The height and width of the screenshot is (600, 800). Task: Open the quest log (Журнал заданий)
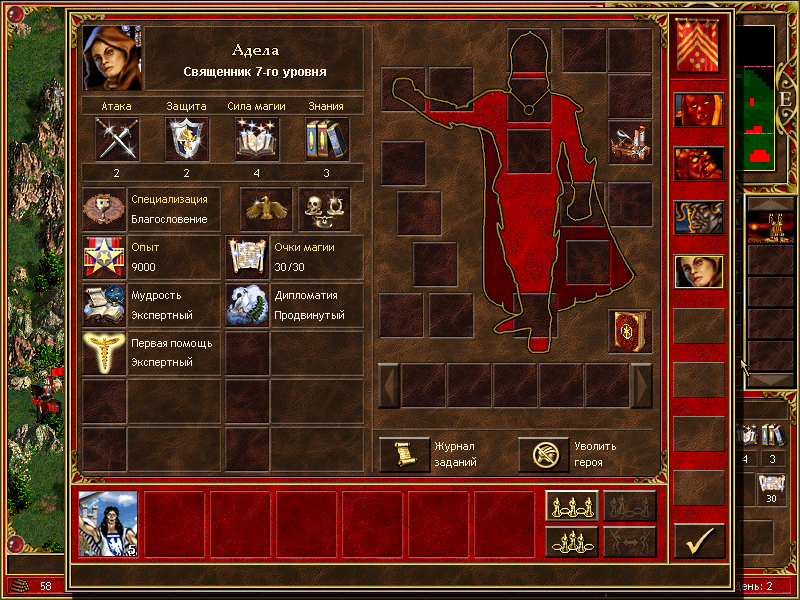(x=404, y=455)
